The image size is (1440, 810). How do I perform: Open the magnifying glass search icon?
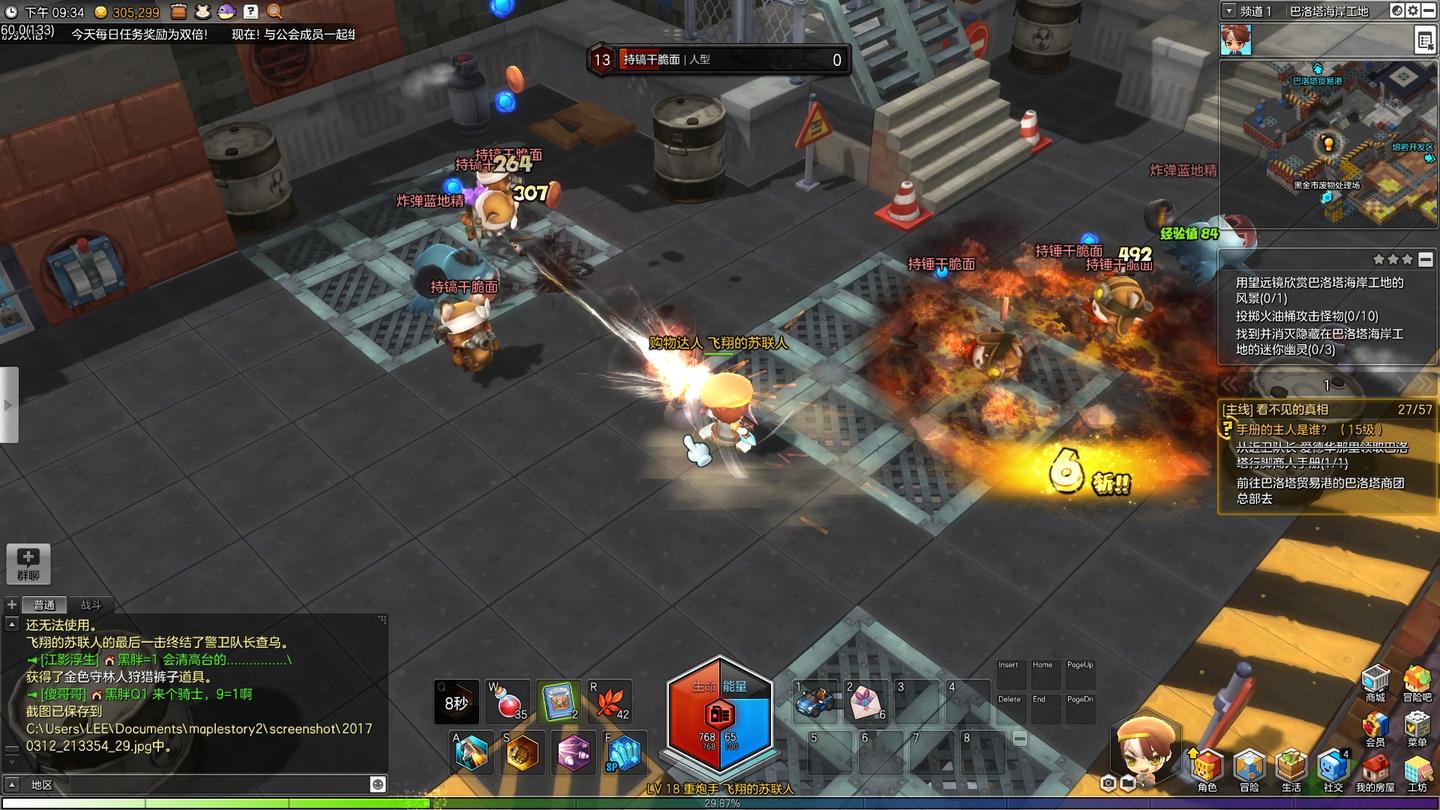point(274,12)
